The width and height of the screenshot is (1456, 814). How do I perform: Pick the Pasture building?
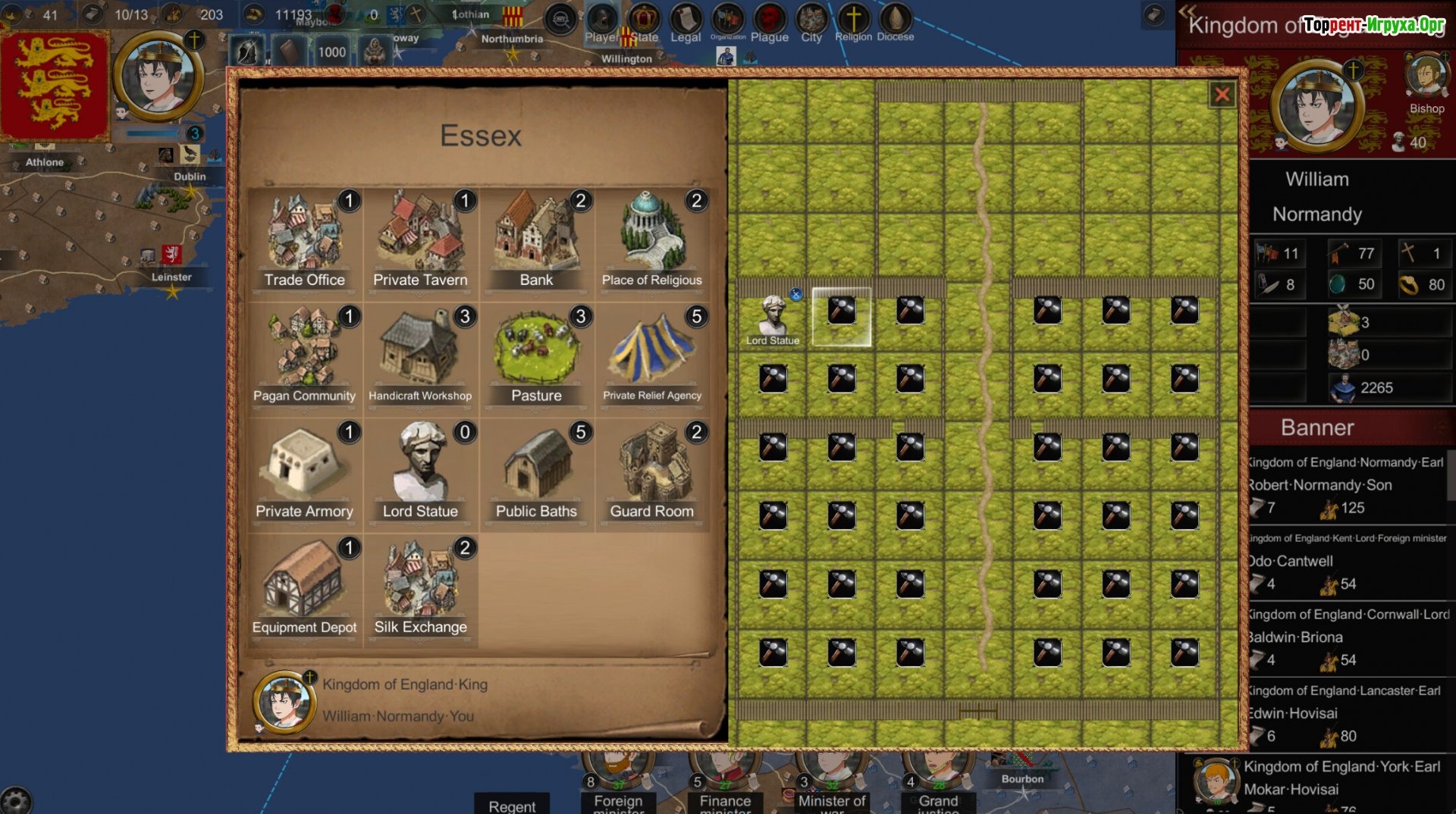(536, 355)
